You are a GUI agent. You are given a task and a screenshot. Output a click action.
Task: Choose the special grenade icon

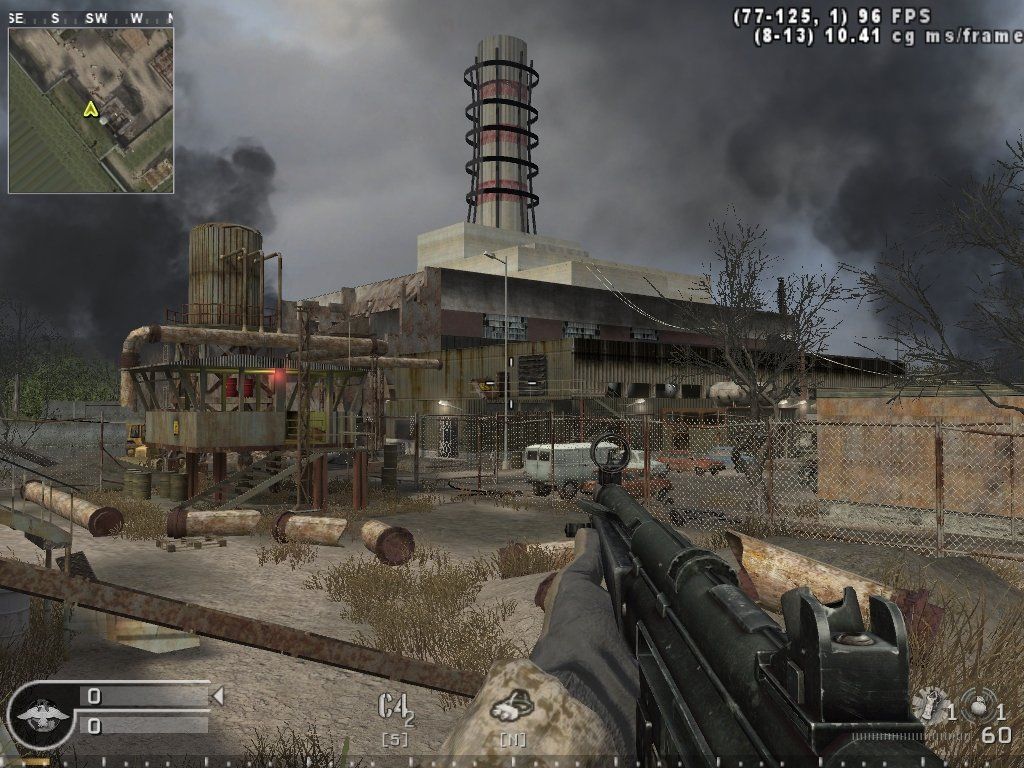click(928, 706)
